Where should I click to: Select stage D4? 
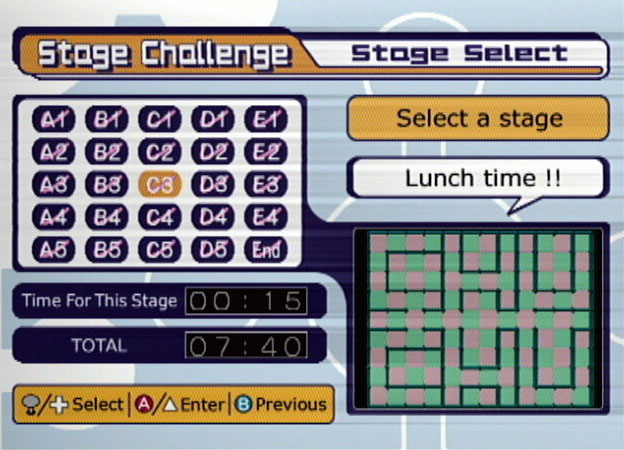tap(212, 217)
